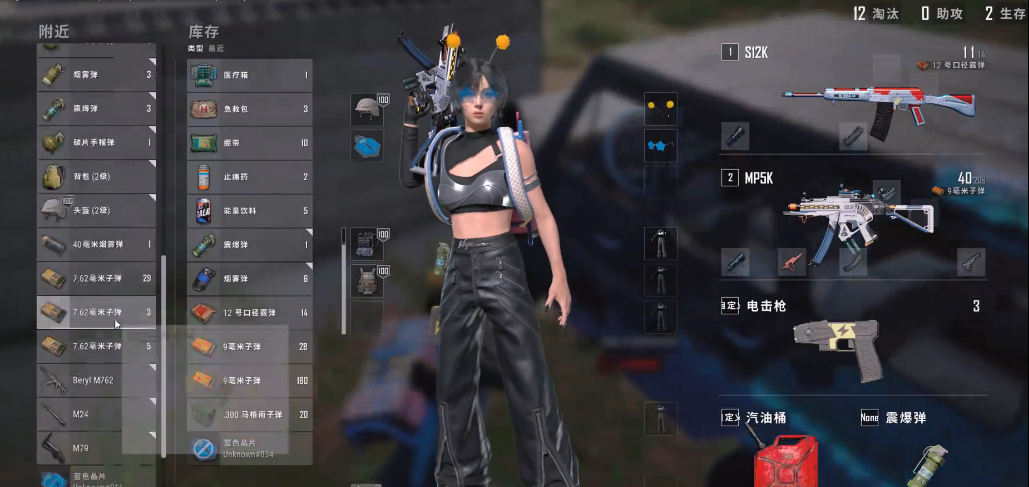Click the bandage (绷带) stack of 10

click(250, 143)
